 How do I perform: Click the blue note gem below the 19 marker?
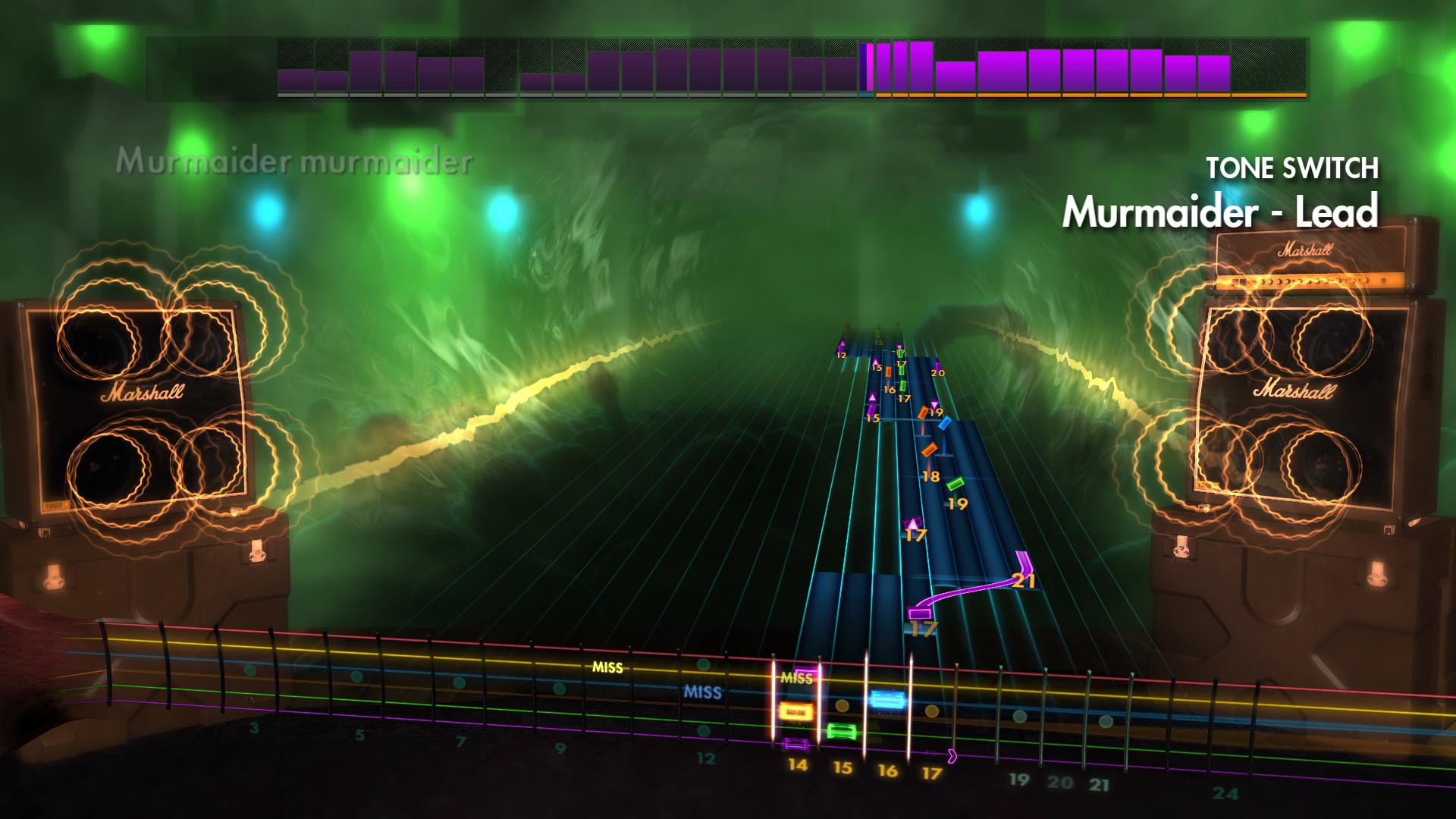coord(945,423)
